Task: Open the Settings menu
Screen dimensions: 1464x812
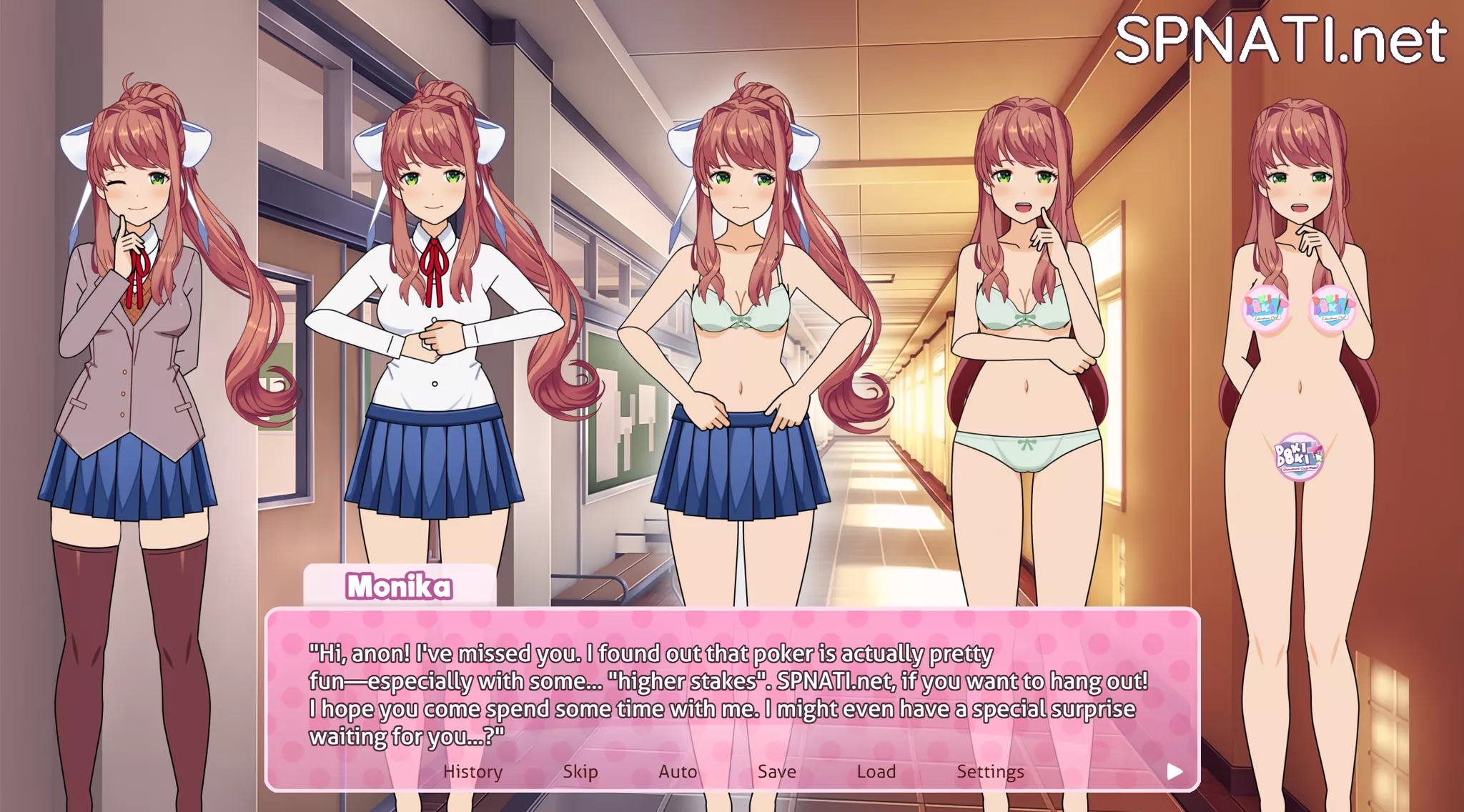Action: click(991, 771)
